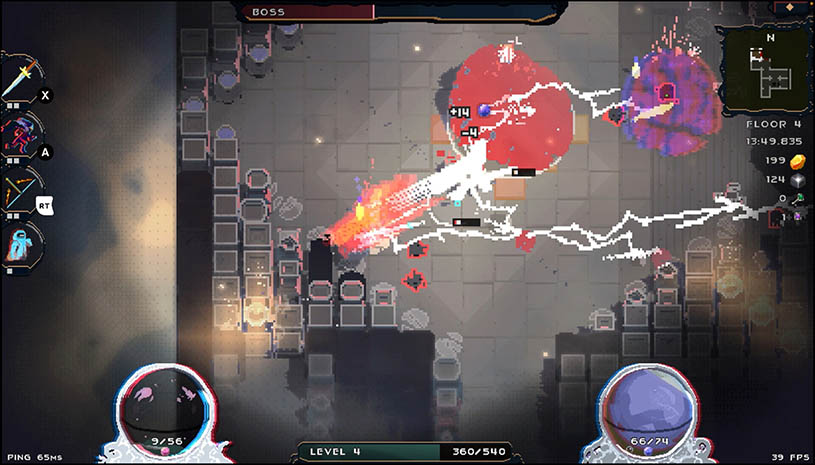Screen dimensions: 815x465
Task: Open the dungeon minimap
Action: click(770, 69)
